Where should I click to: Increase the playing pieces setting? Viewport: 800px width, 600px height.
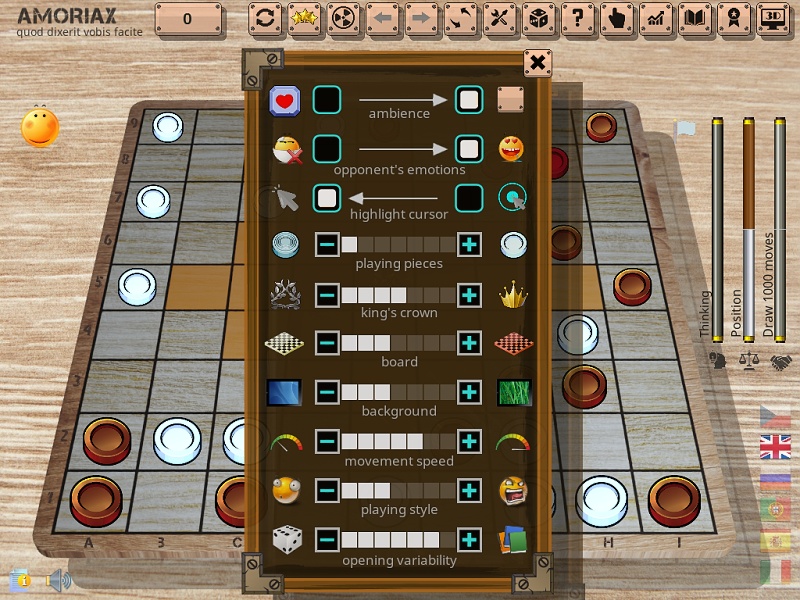469,245
